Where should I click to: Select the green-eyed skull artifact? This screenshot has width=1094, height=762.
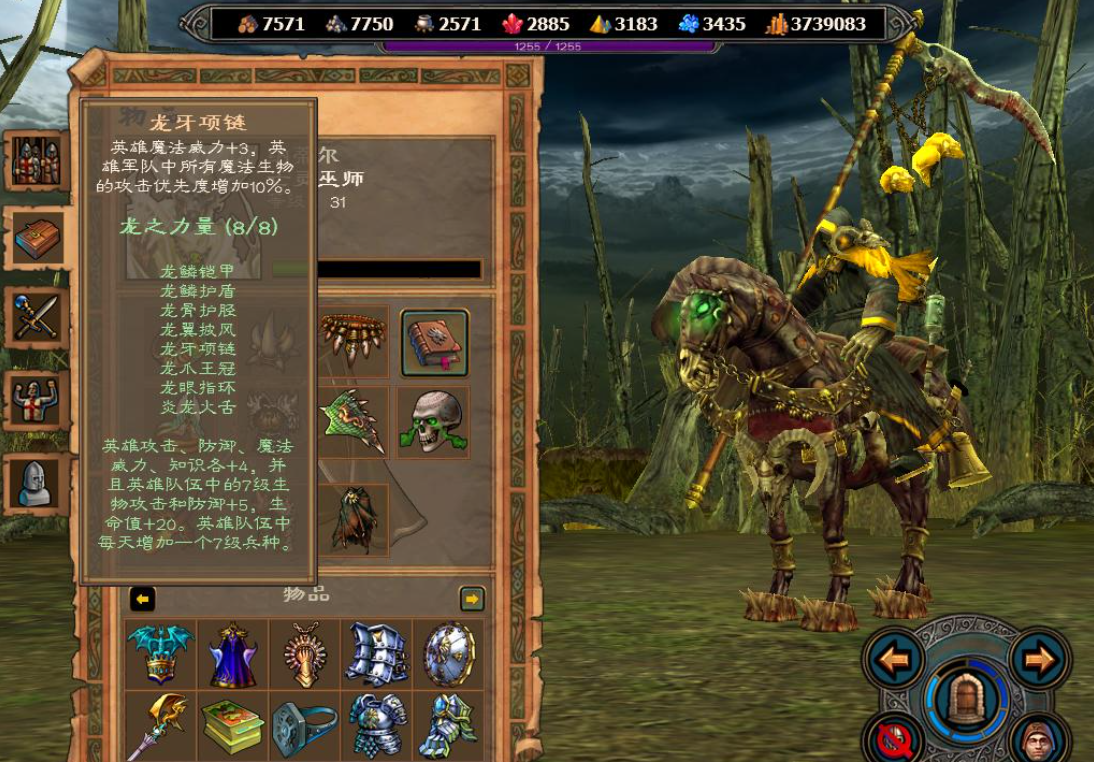tap(435, 423)
